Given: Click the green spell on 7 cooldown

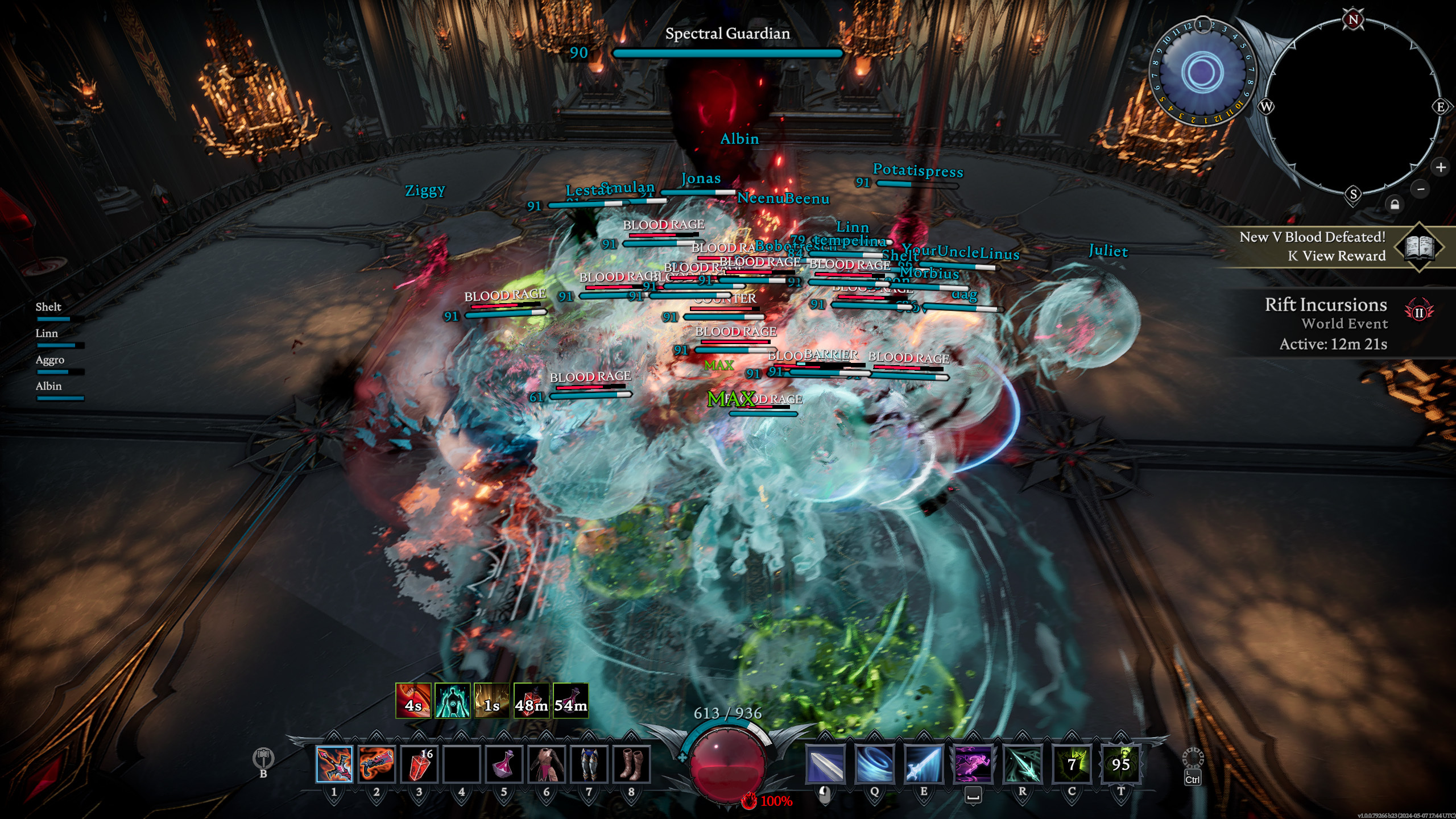Looking at the screenshot, I should [x=1072, y=764].
